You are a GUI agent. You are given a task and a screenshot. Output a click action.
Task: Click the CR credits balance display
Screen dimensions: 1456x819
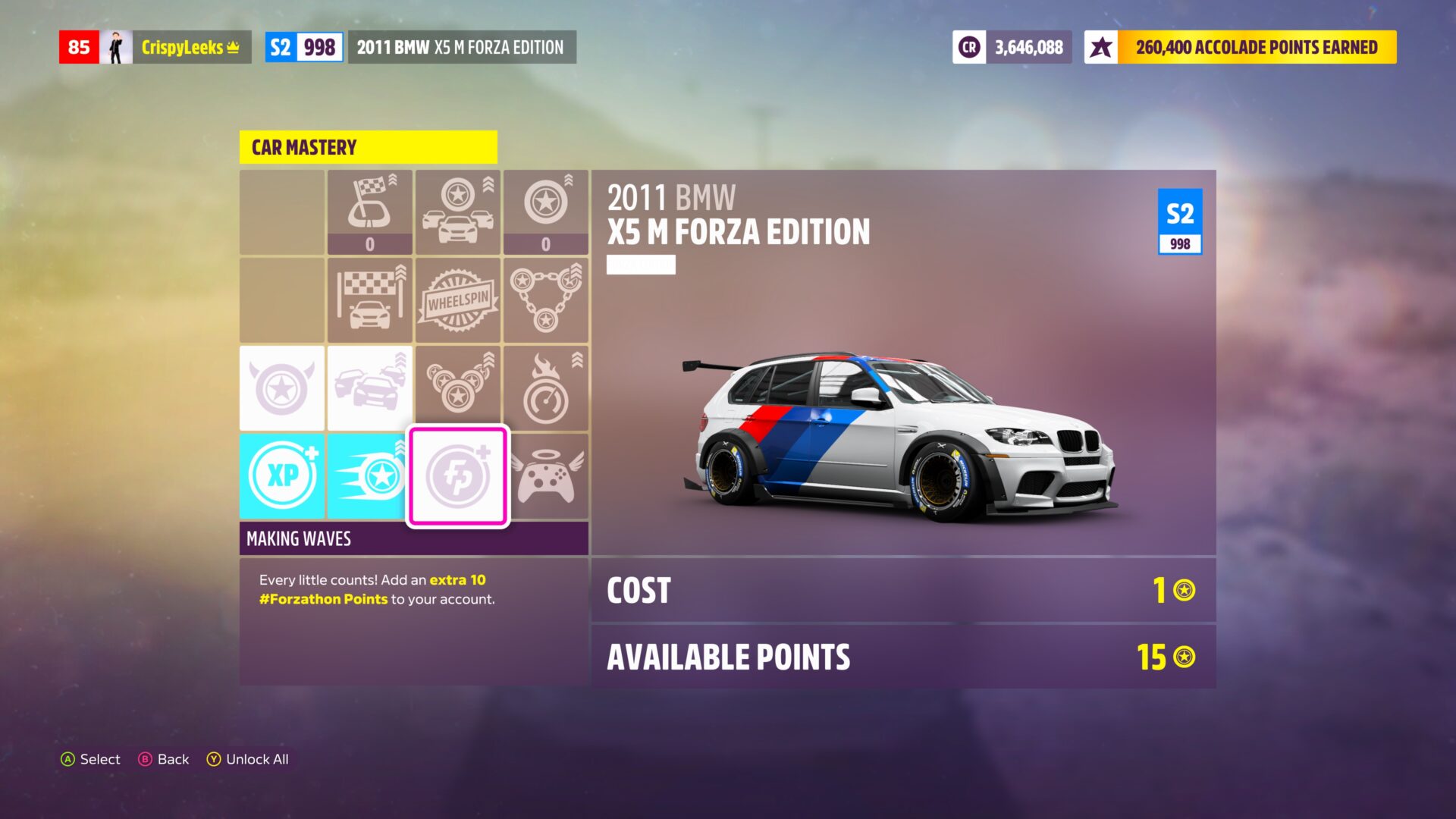(x=1012, y=46)
